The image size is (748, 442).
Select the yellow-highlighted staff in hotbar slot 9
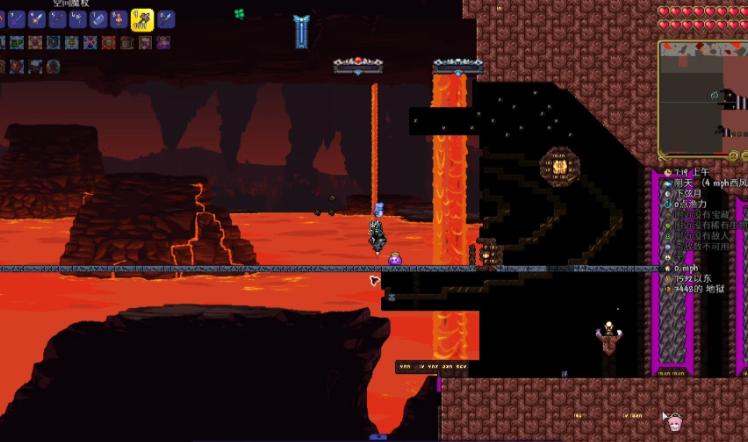click(x=142, y=19)
